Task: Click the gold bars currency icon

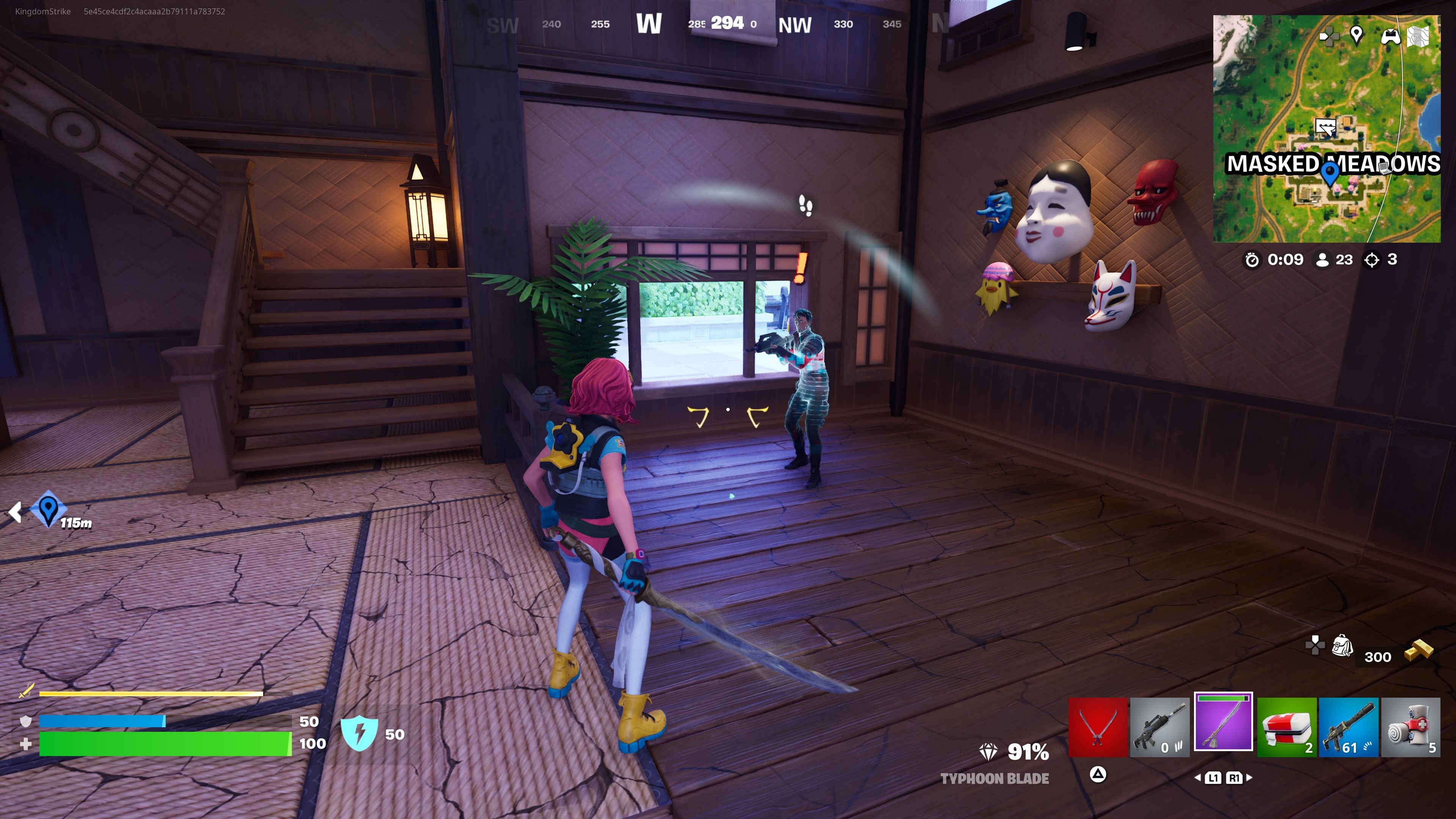Action: click(x=1419, y=650)
